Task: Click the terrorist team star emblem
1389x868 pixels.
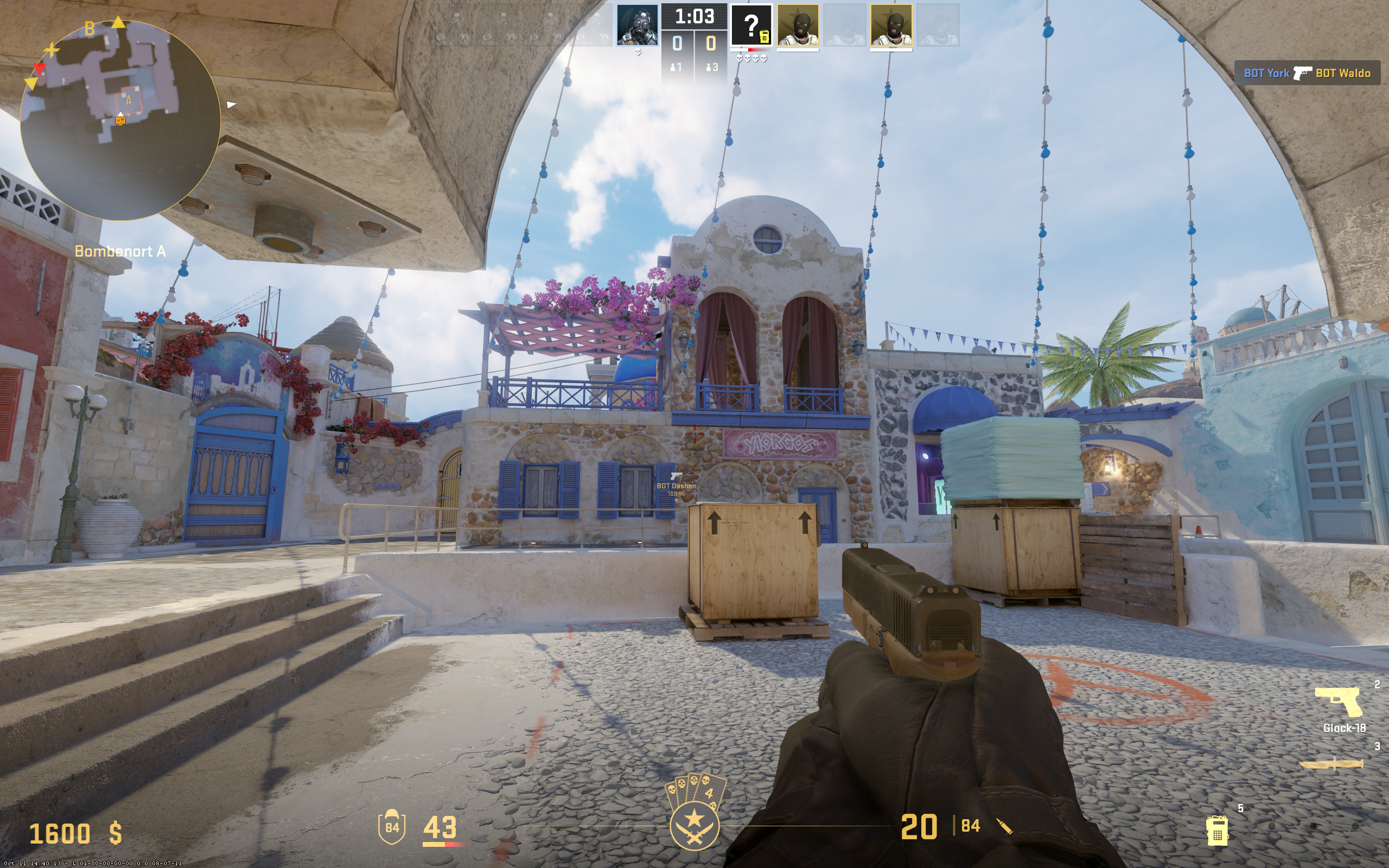Action: [694, 826]
